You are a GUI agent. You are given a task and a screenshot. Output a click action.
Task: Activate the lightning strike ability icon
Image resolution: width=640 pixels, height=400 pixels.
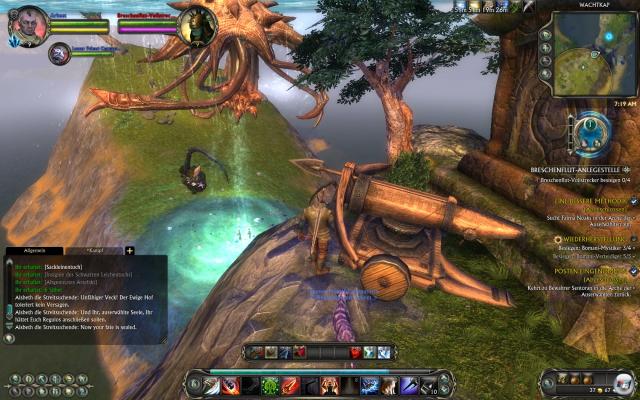pyautogui.click(x=370, y=385)
